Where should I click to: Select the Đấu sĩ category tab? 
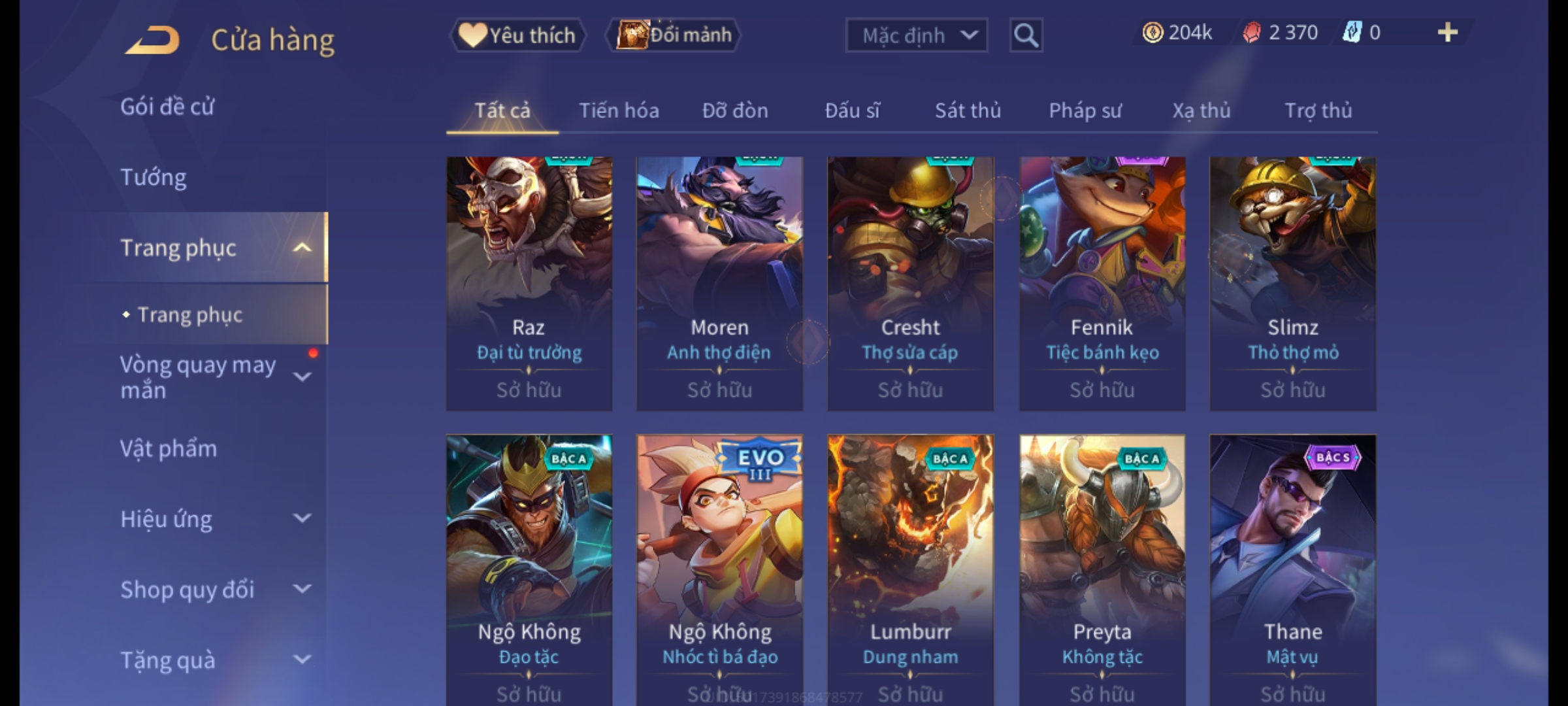(x=852, y=110)
